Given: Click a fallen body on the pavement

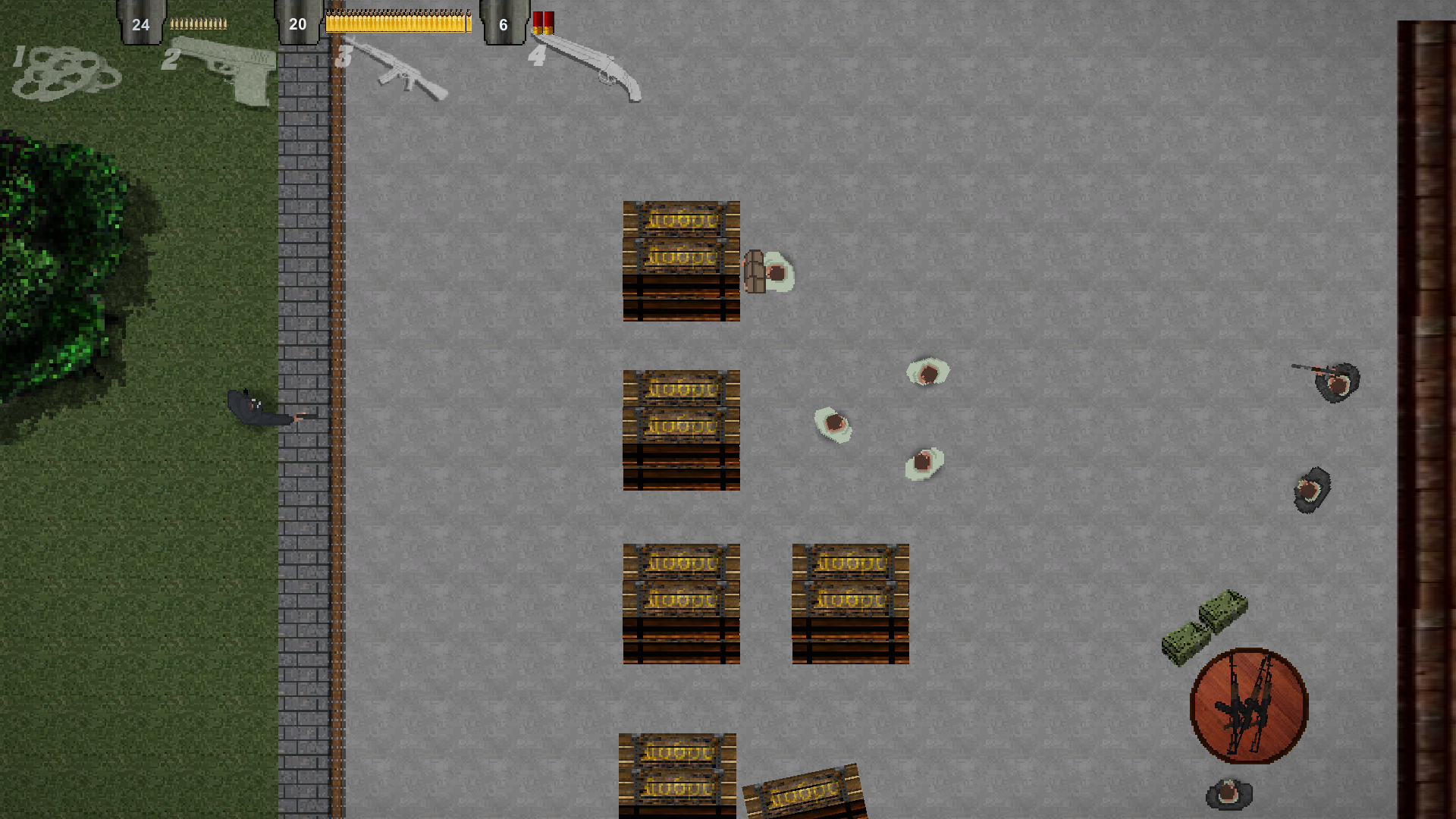Looking at the screenshot, I should [834, 423].
